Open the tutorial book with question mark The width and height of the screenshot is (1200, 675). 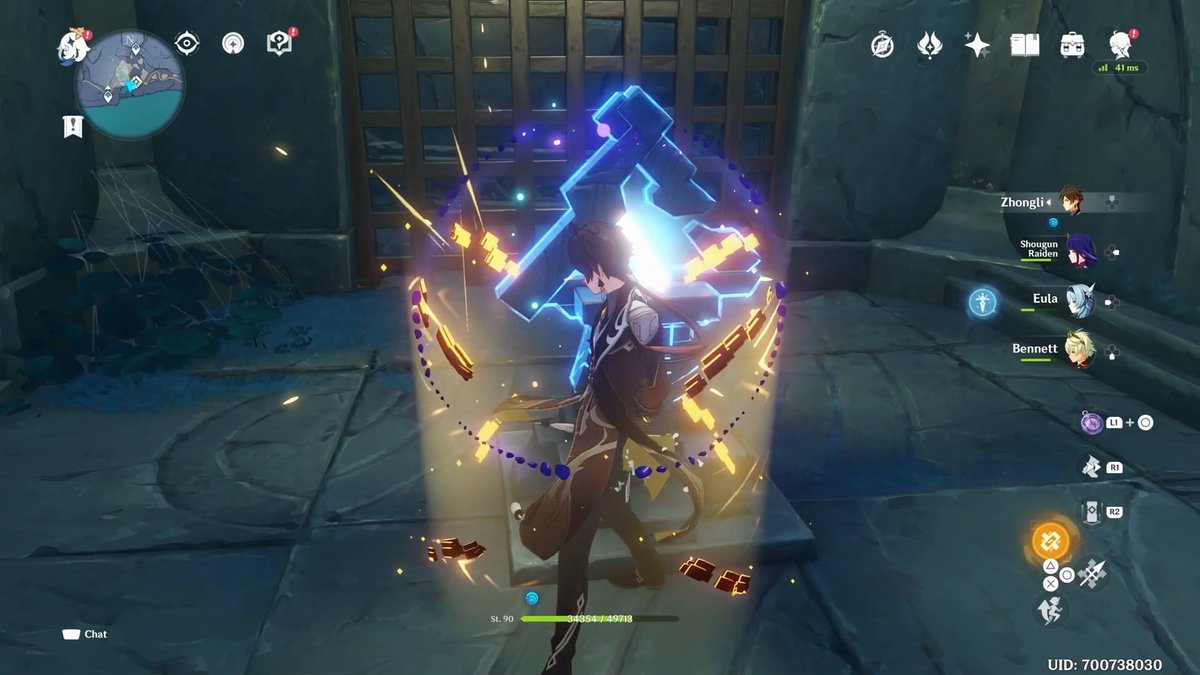279,42
